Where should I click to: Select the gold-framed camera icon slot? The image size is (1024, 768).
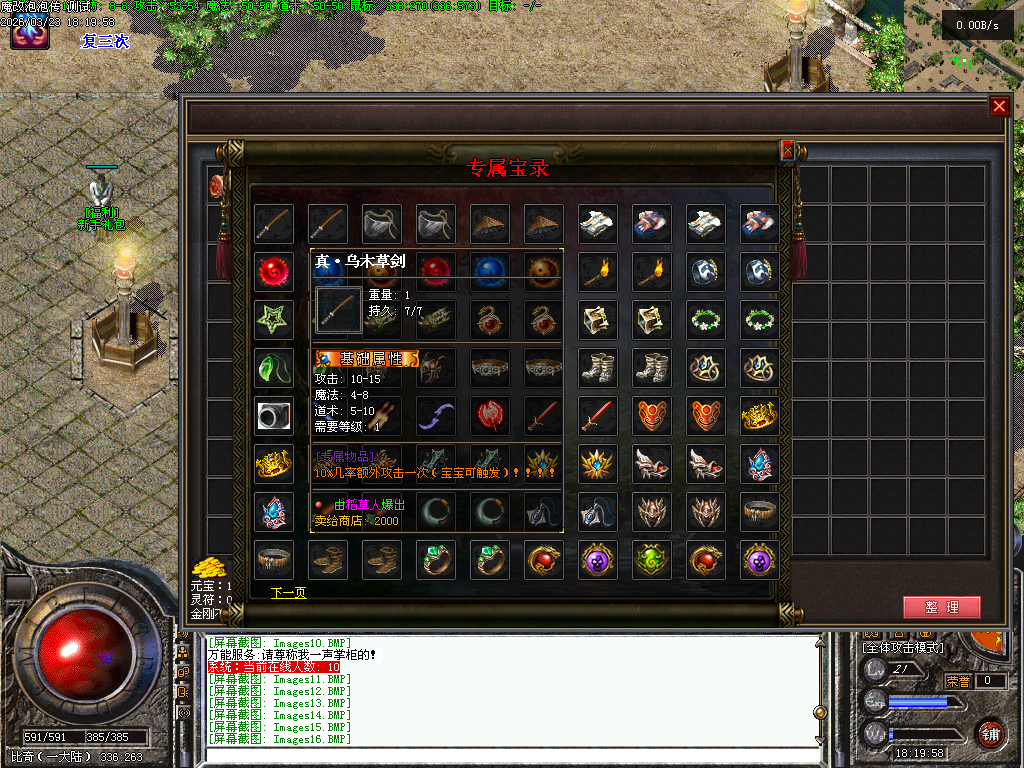273,415
